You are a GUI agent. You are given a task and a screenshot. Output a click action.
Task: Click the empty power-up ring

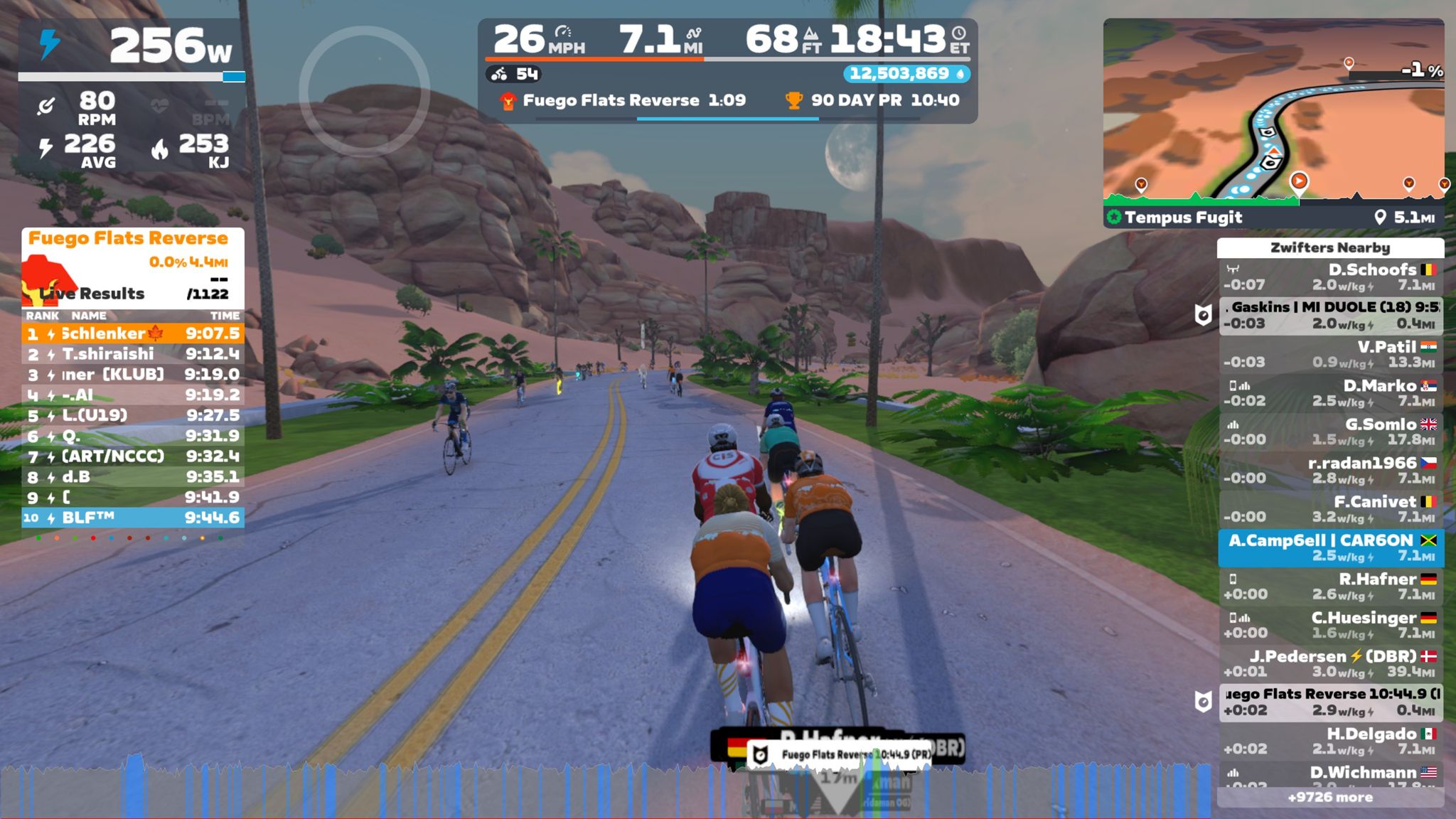[x=364, y=91]
